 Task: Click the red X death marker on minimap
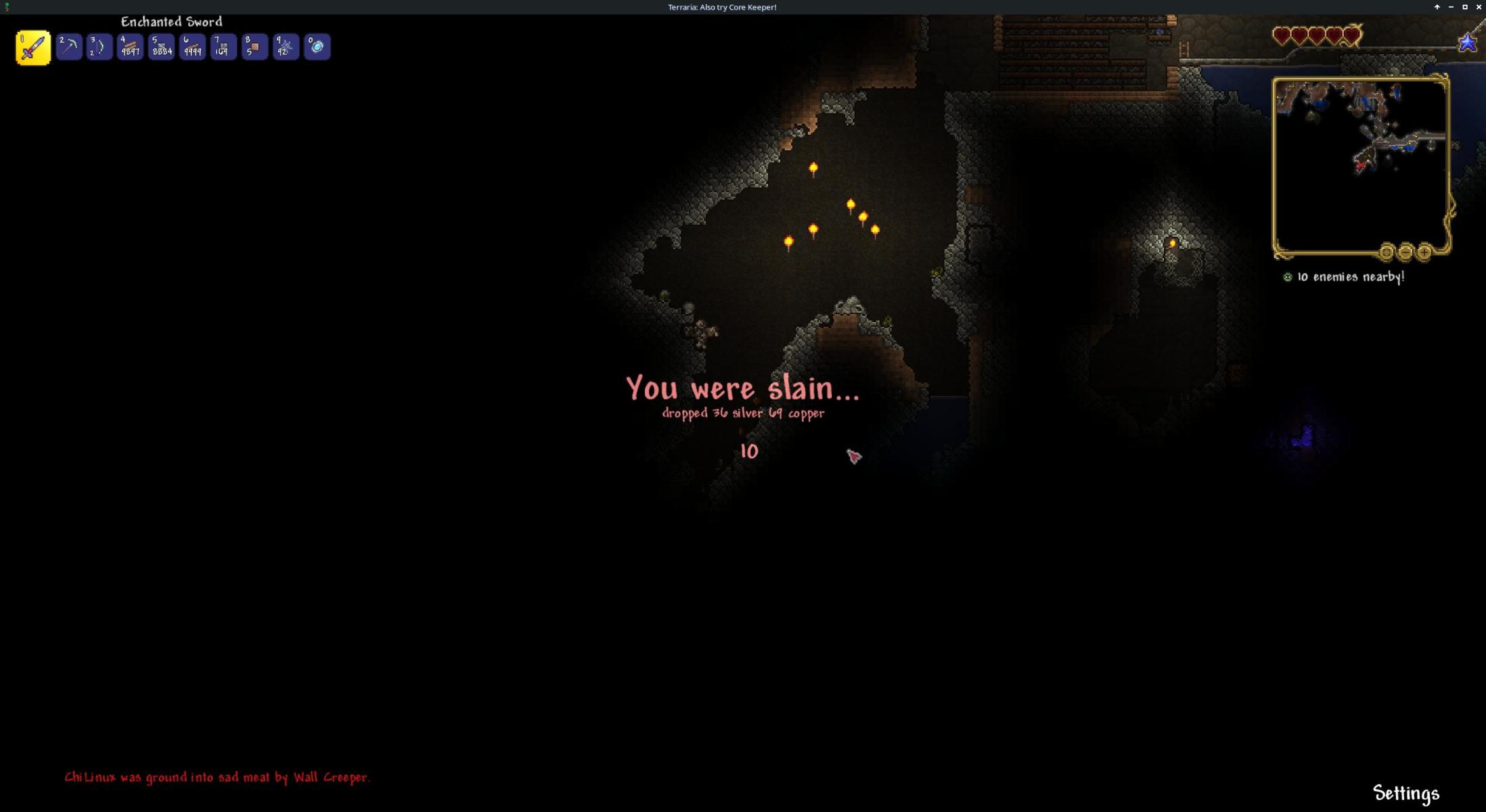pyautogui.click(x=1360, y=166)
